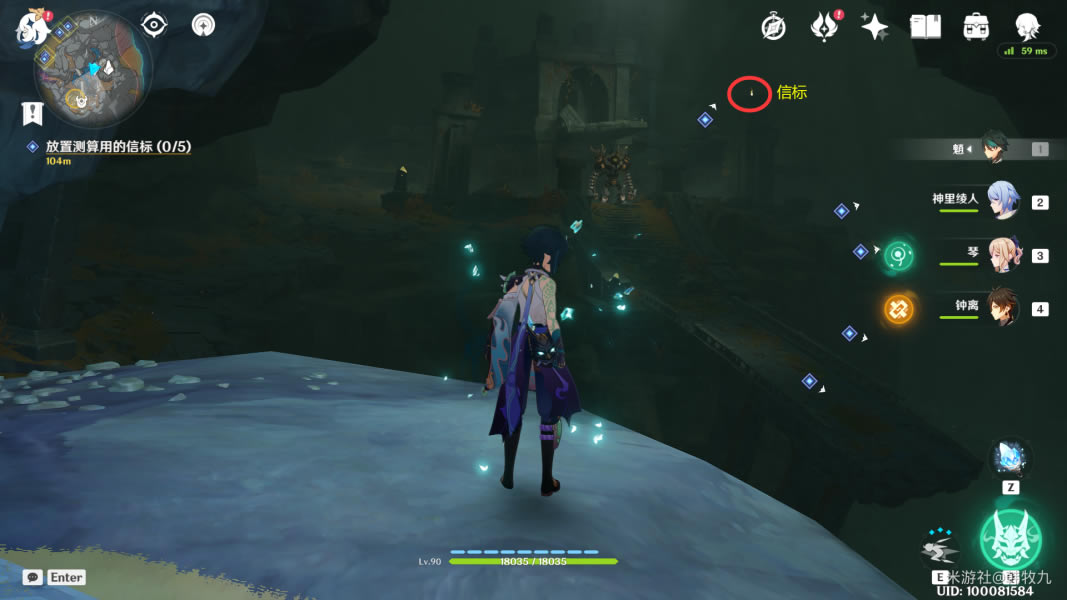Open the battle pass icon
Viewport: 1067px width, 600px height.
point(824,27)
